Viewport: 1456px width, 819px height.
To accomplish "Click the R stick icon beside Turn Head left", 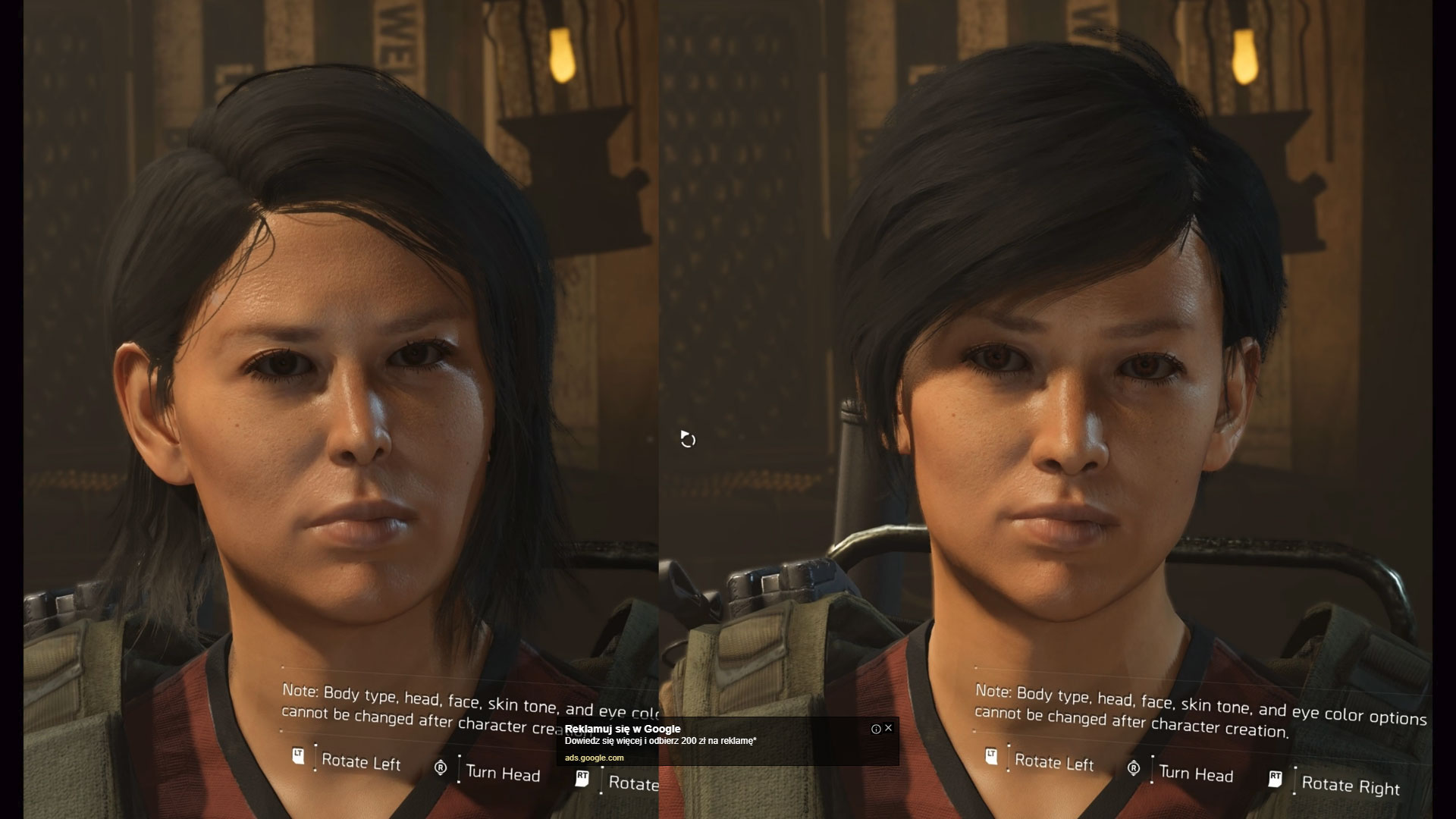I will pos(442,768).
